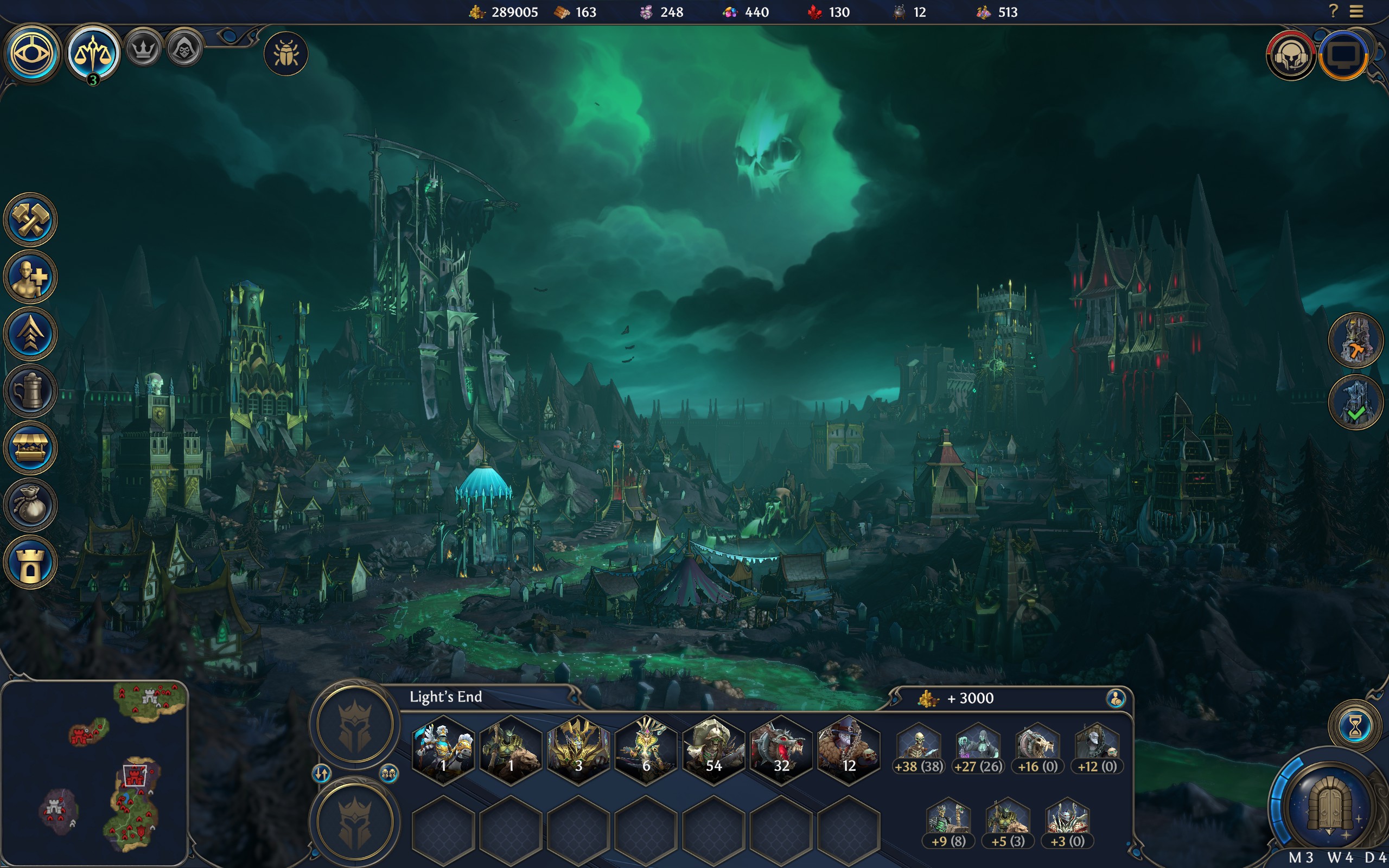1389x868 pixels.
Task: Click the minimap in the corner
Action: point(95,772)
